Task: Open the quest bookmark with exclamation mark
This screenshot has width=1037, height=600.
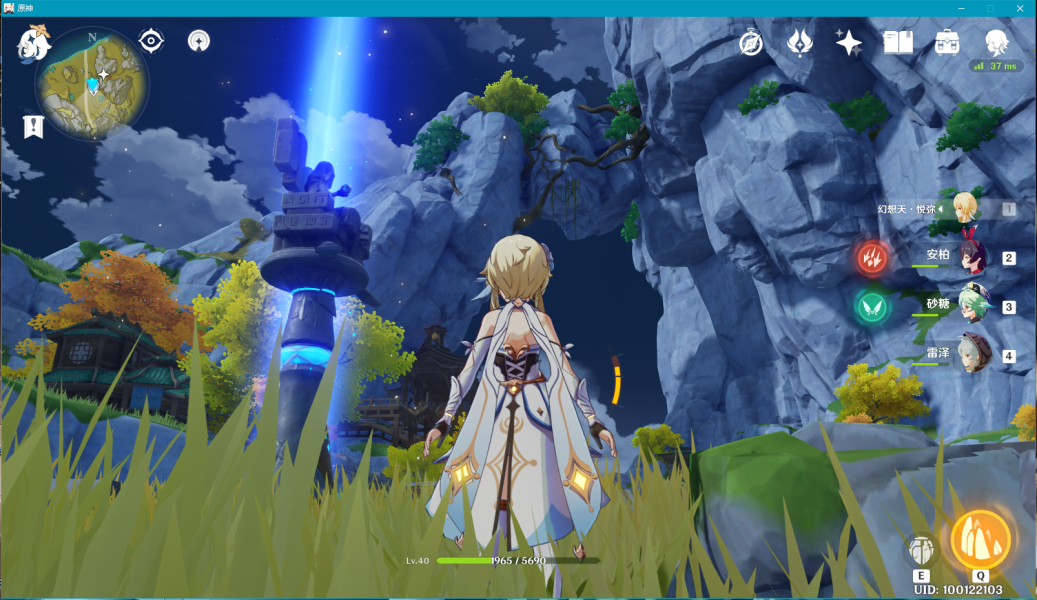Action: click(34, 126)
